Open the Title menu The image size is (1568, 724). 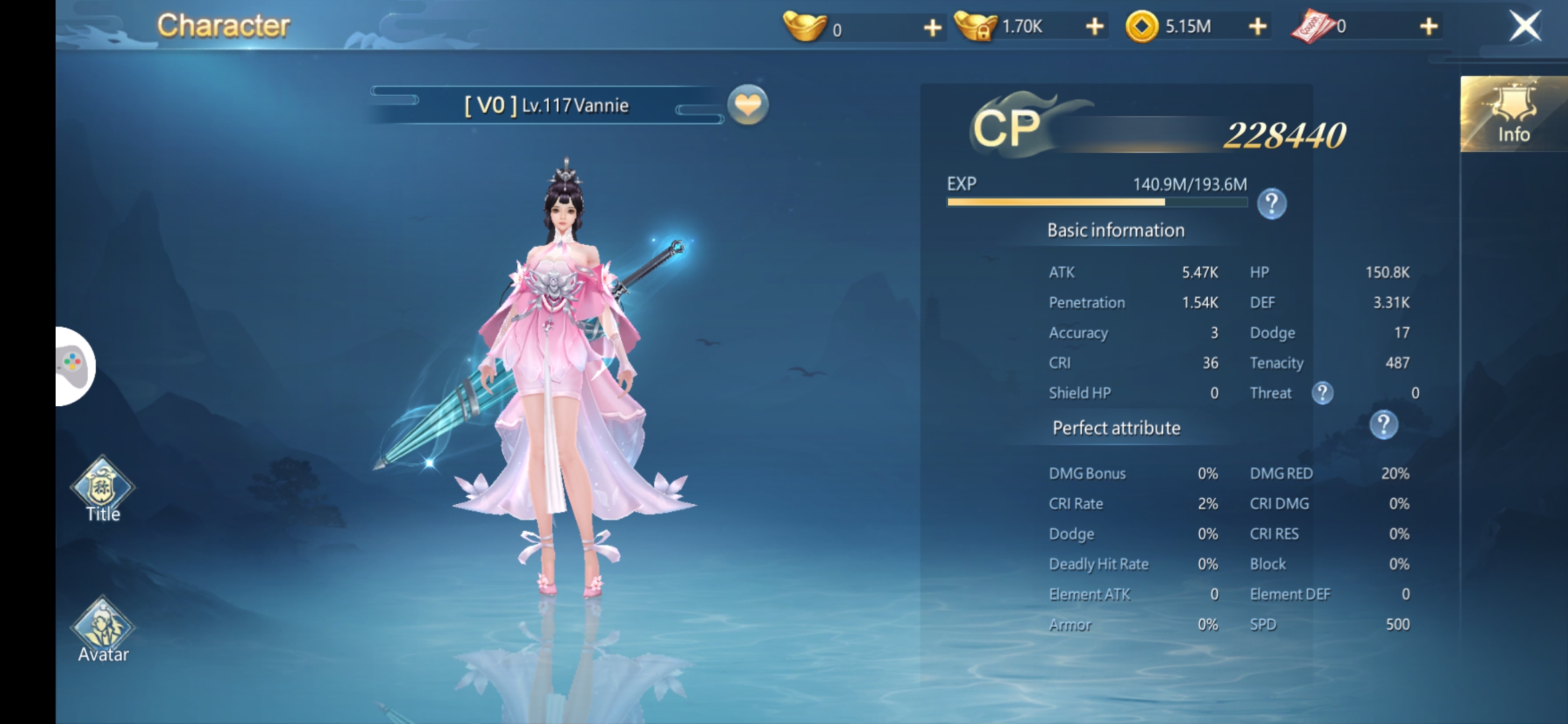[x=103, y=489]
